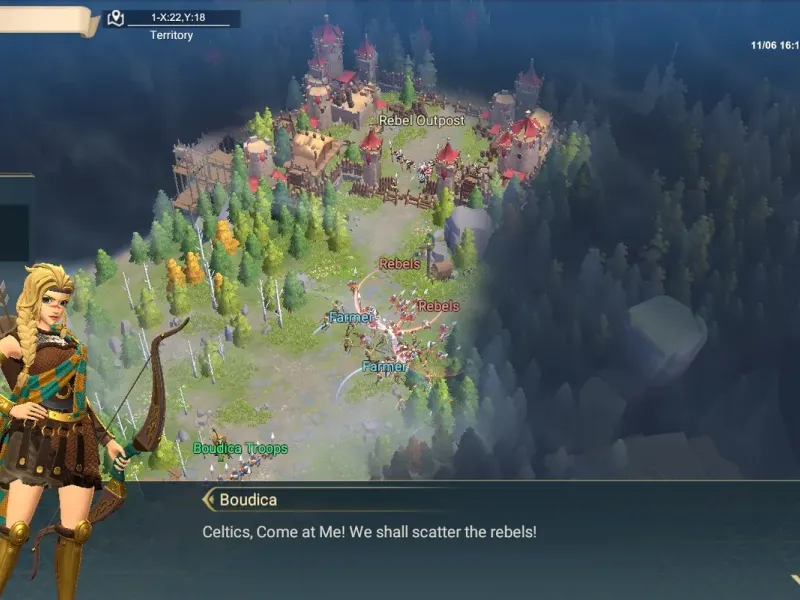Viewport: 800px width, 600px height.
Task: Open the map coordinates search icon
Action: tap(116, 18)
